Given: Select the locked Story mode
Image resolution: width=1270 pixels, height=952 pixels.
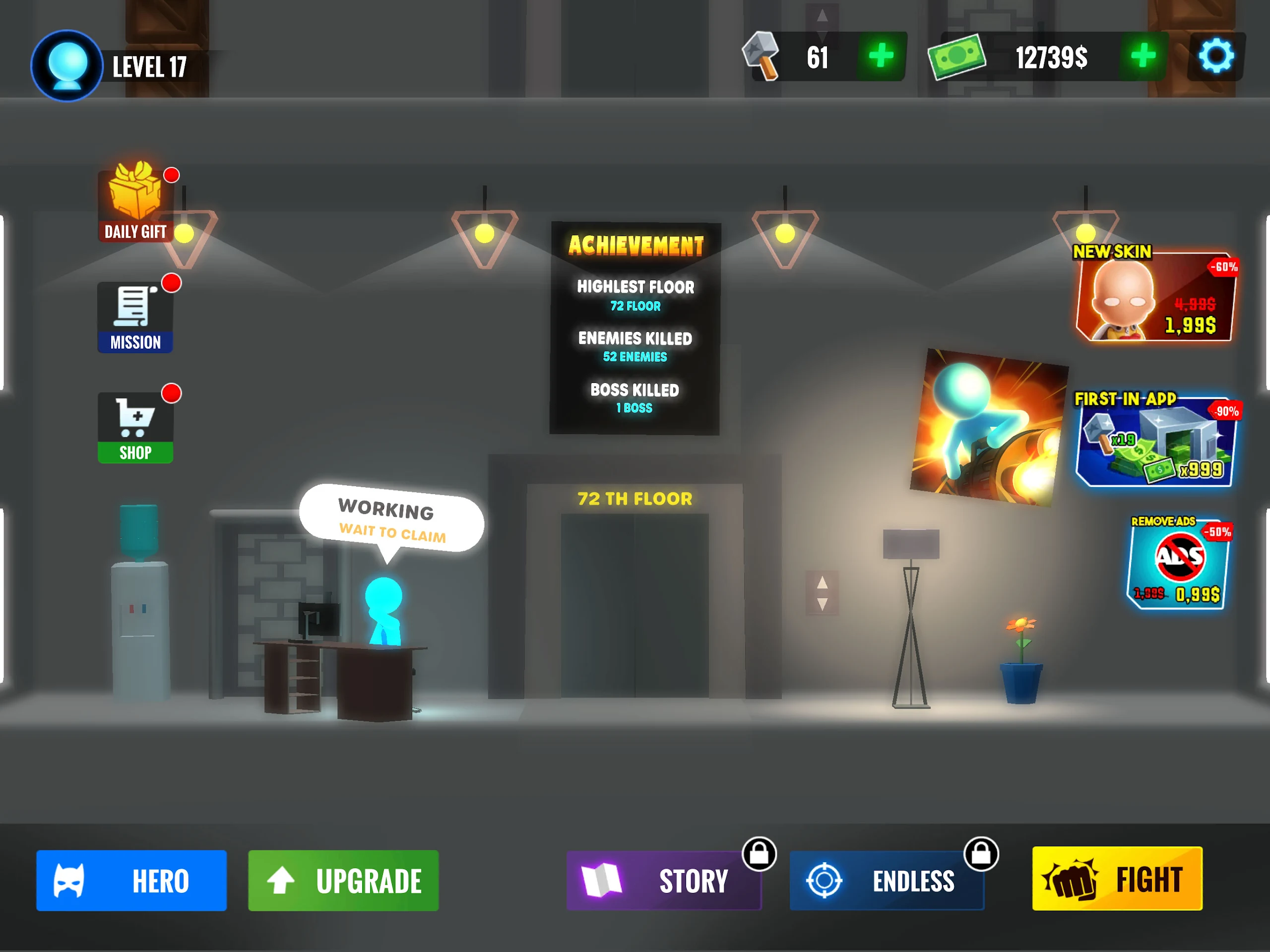Looking at the screenshot, I should [x=664, y=880].
